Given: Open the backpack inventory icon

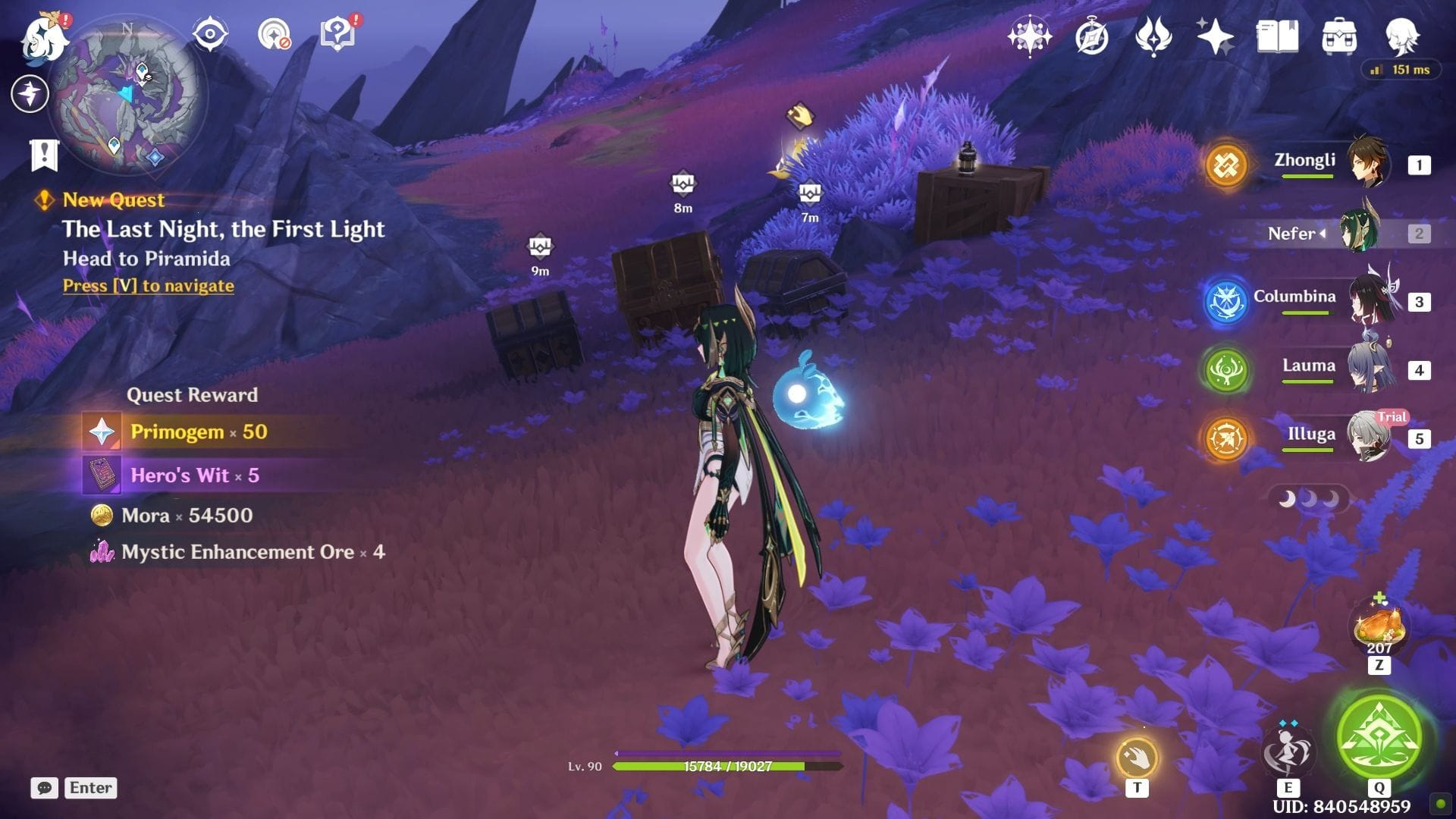Looking at the screenshot, I should (1339, 36).
